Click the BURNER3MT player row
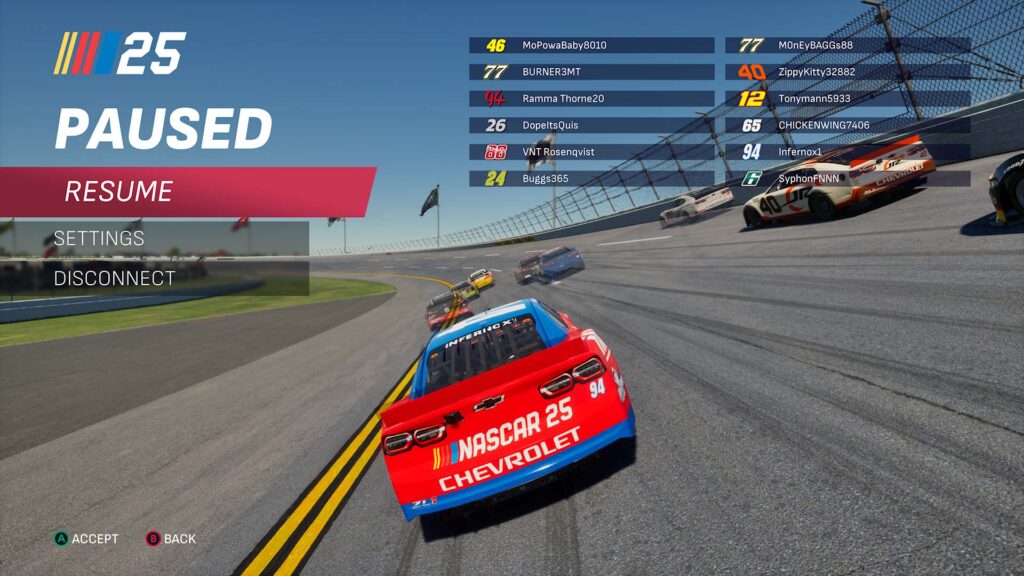Viewport: 1024px width, 576px height. [591, 72]
